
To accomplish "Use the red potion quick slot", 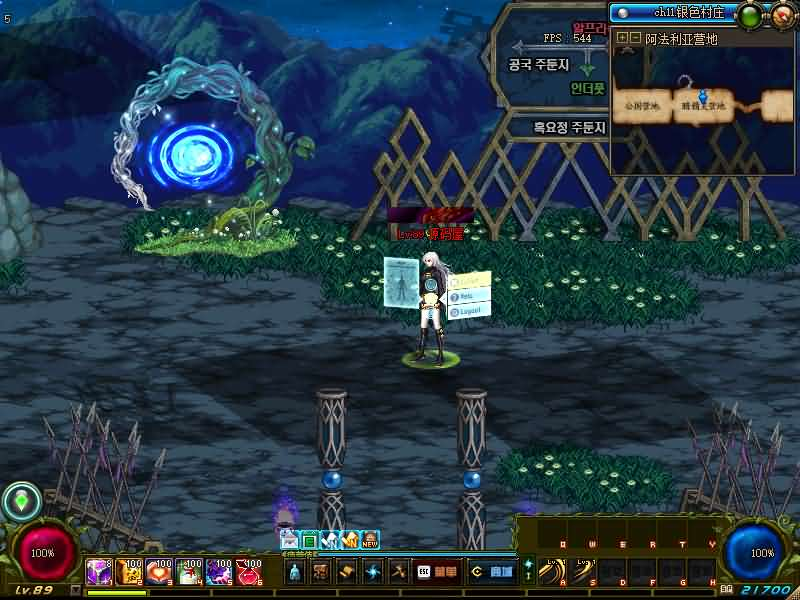I will 247,572.
